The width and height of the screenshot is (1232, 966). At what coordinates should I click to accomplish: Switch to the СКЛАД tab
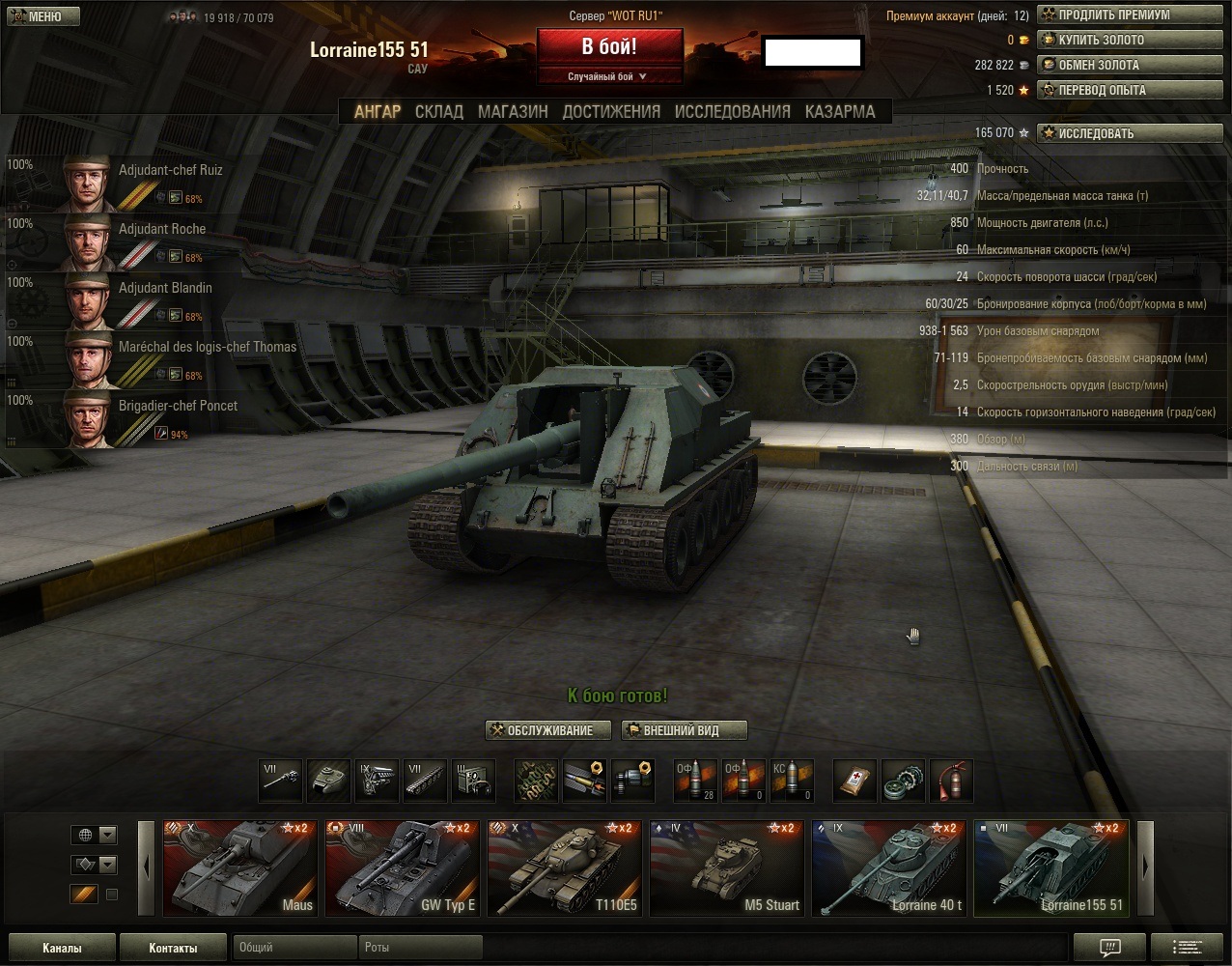click(439, 112)
